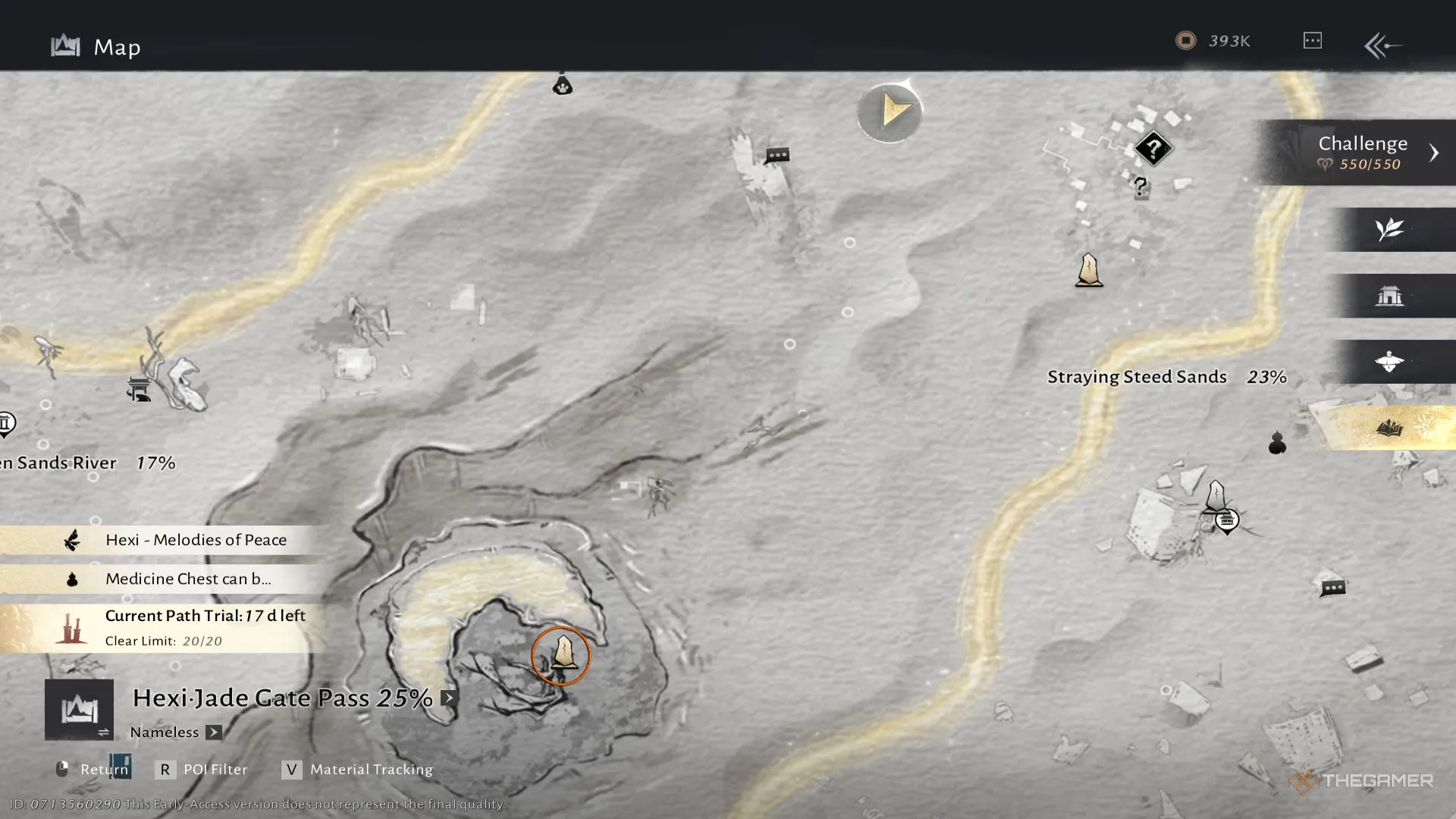The image size is (1456, 819).
Task: Open the Nameless sub-area arrow
Action: coord(214,733)
